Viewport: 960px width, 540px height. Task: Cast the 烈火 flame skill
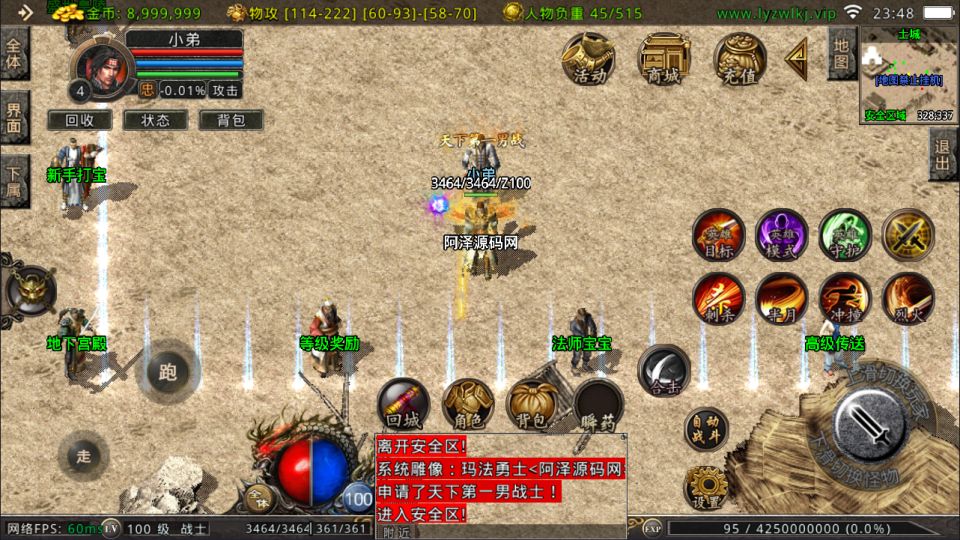tap(908, 298)
